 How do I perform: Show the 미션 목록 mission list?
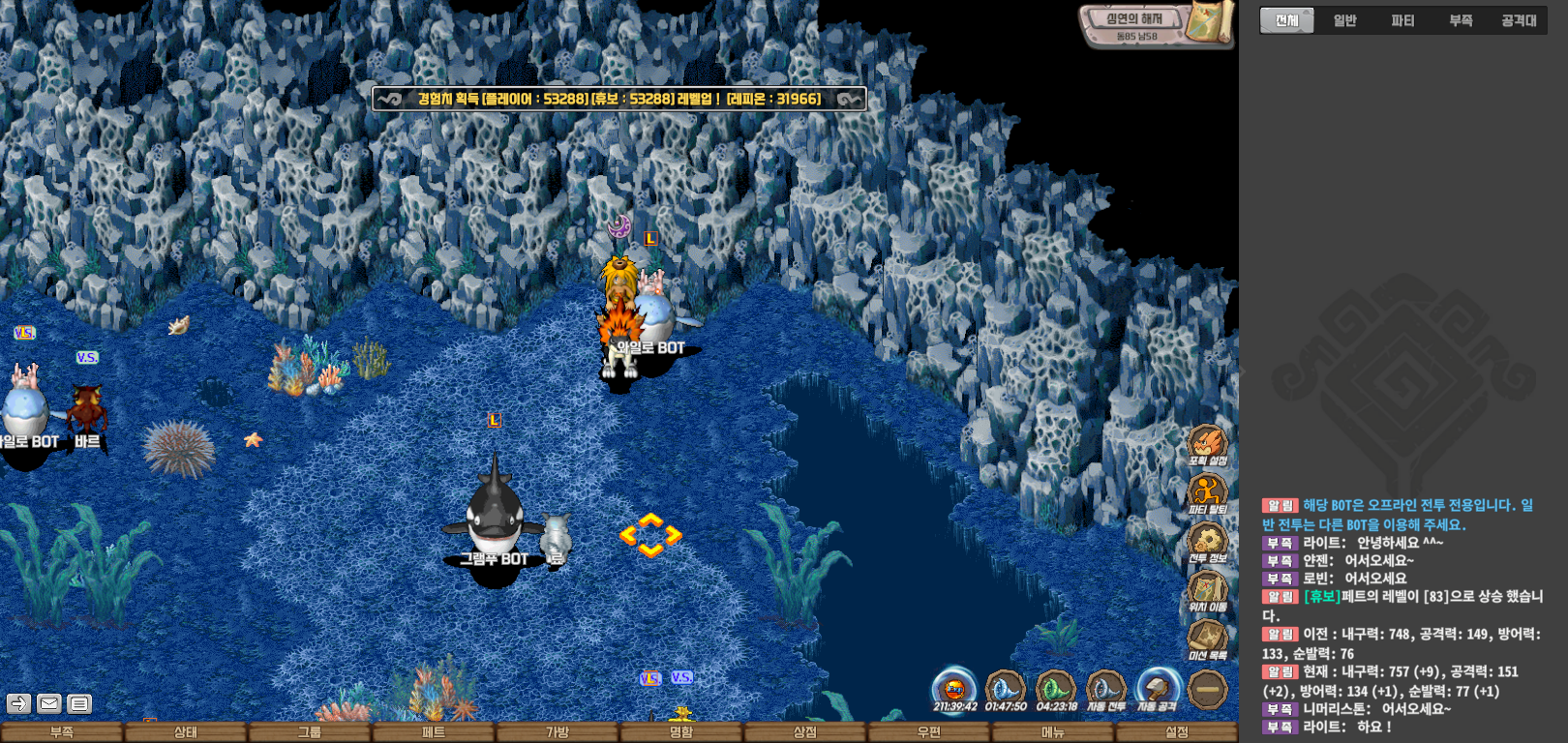tap(1207, 639)
